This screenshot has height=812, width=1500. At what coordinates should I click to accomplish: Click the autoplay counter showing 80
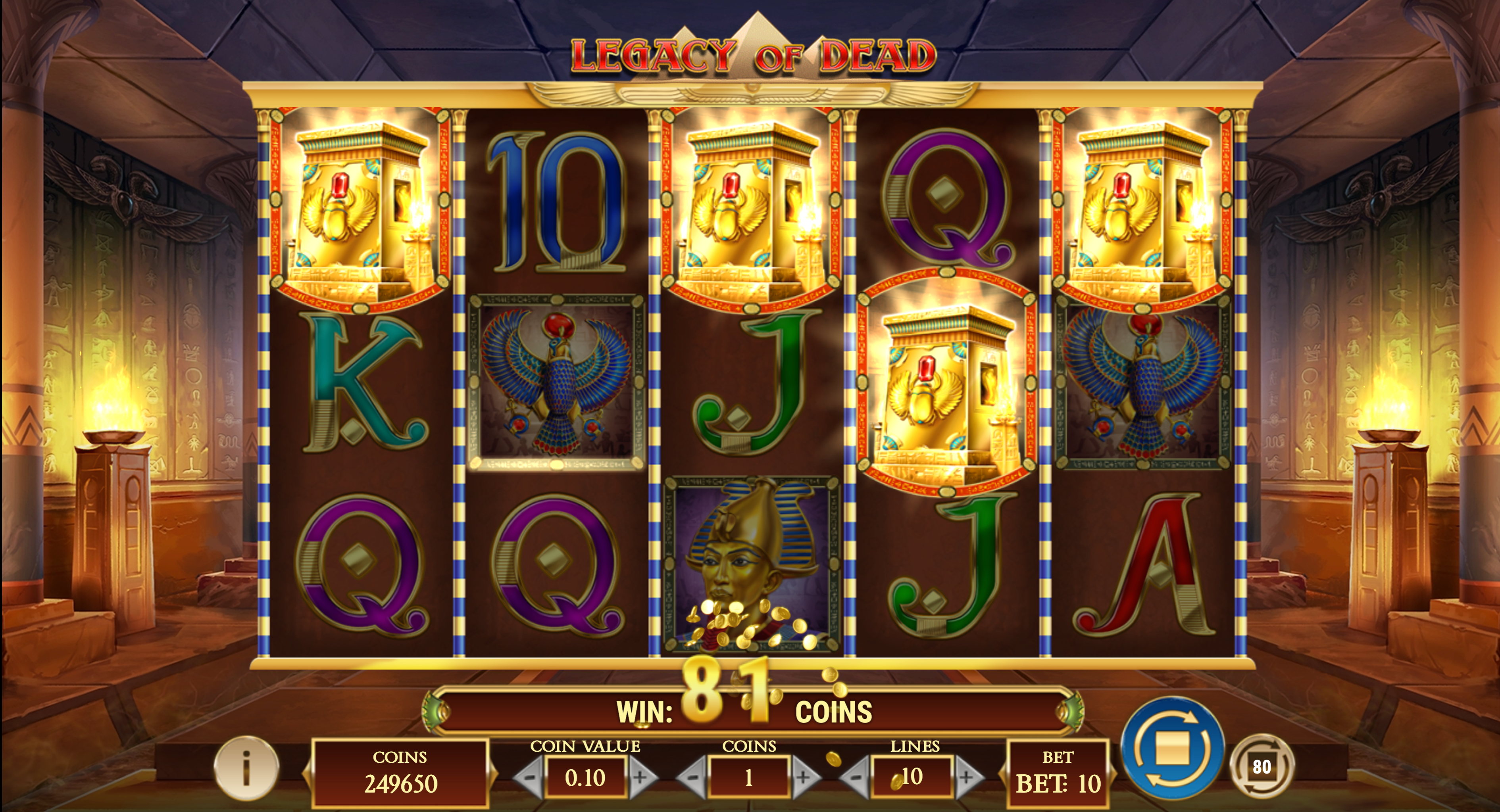click(x=1261, y=766)
